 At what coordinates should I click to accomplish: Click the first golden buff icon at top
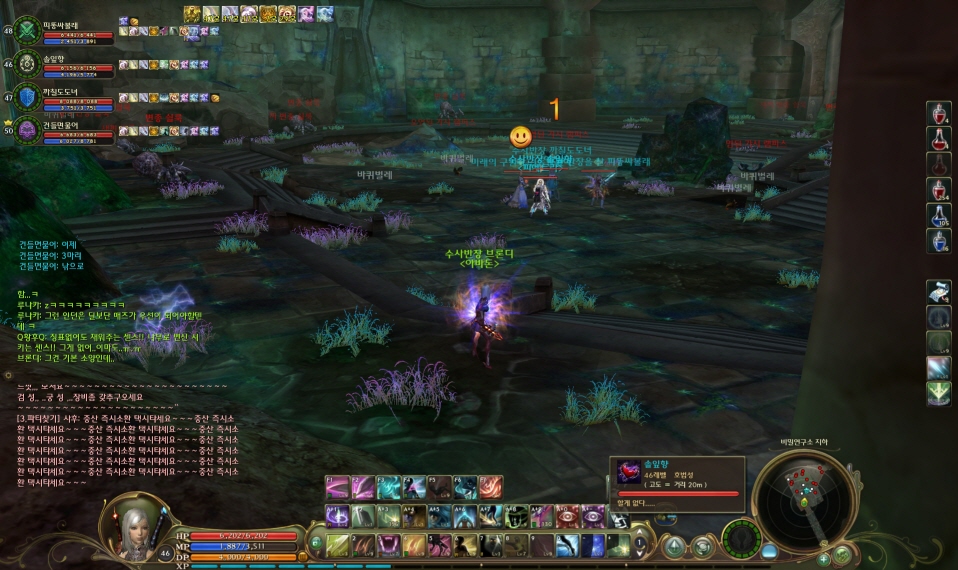(193, 14)
